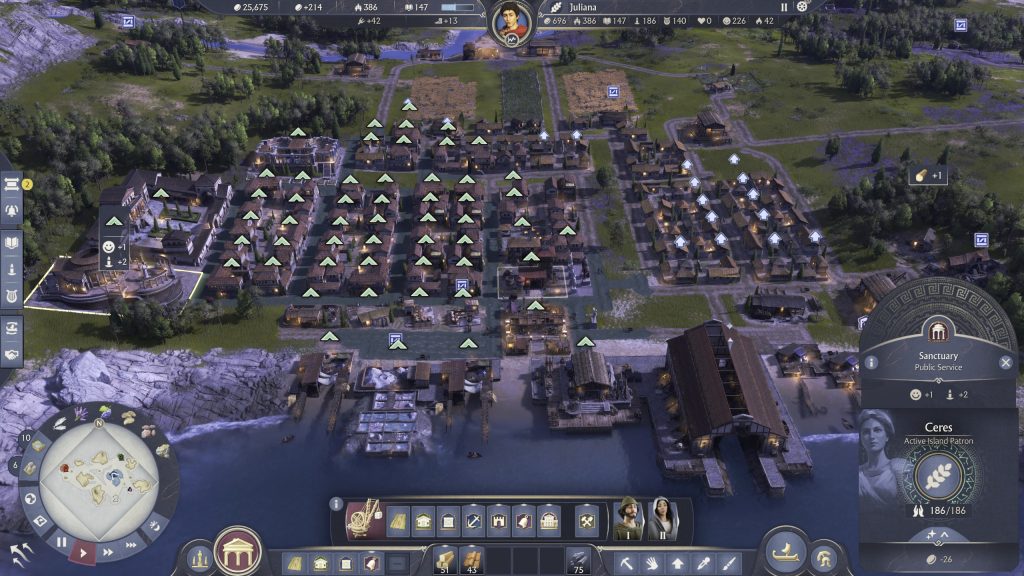Open the Juliana player portrait
This screenshot has height=576, width=1024.
tap(510, 22)
